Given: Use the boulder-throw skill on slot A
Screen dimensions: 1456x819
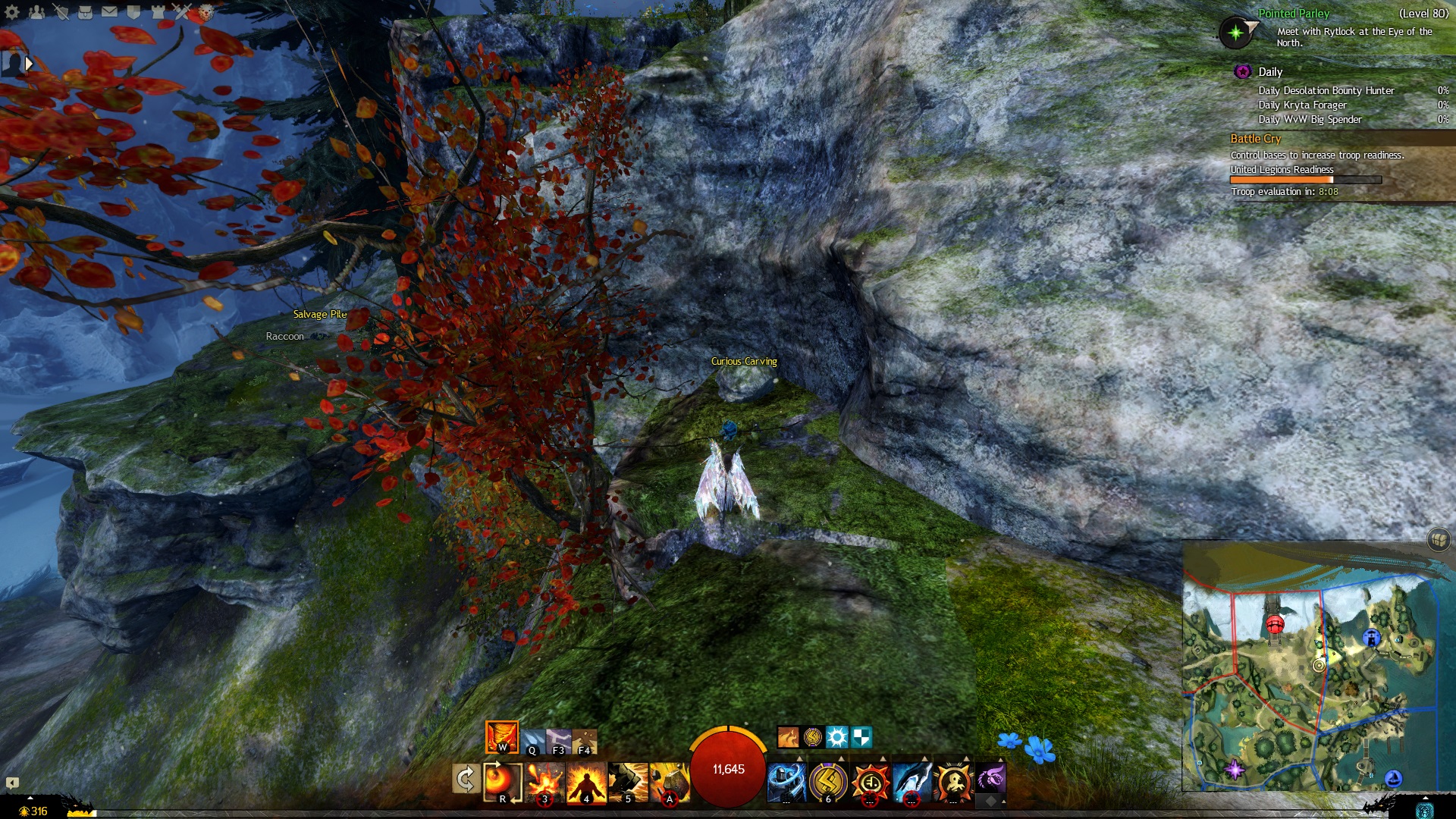Looking at the screenshot, I should click(669, 781).
